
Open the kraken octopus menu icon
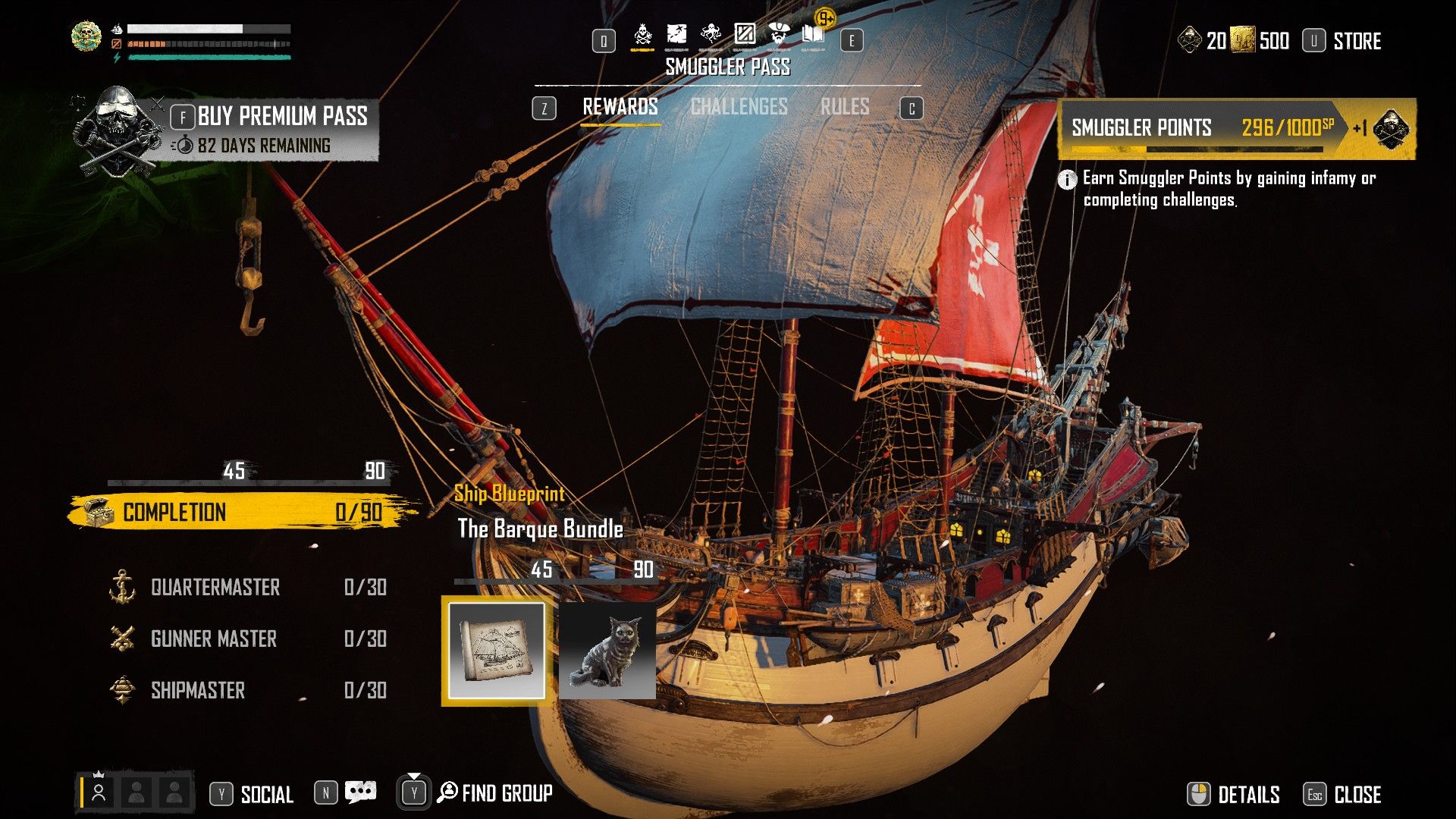pyautogui.click(x=711, y=34)
